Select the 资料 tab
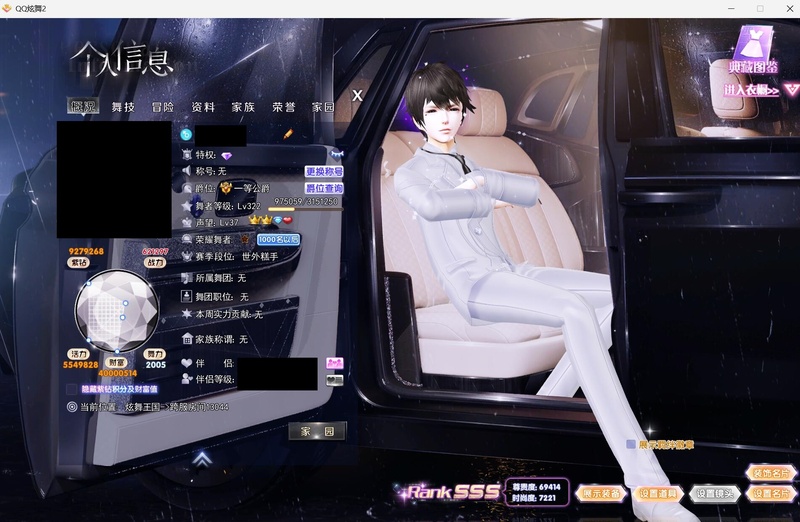Viewport: 800px width, 522px height. pyautogui.click(x=203, y=106)
